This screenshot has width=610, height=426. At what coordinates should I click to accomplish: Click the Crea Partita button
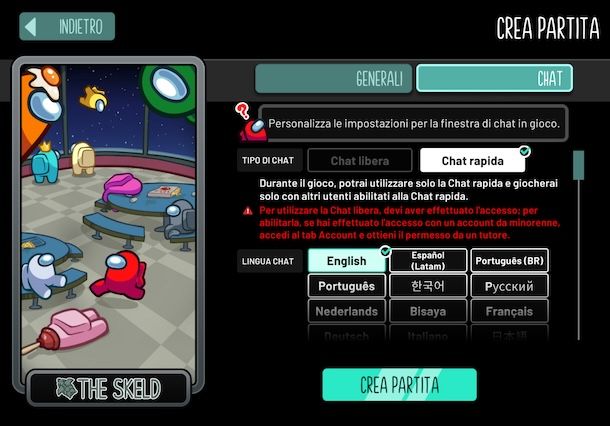click(399, 385)
